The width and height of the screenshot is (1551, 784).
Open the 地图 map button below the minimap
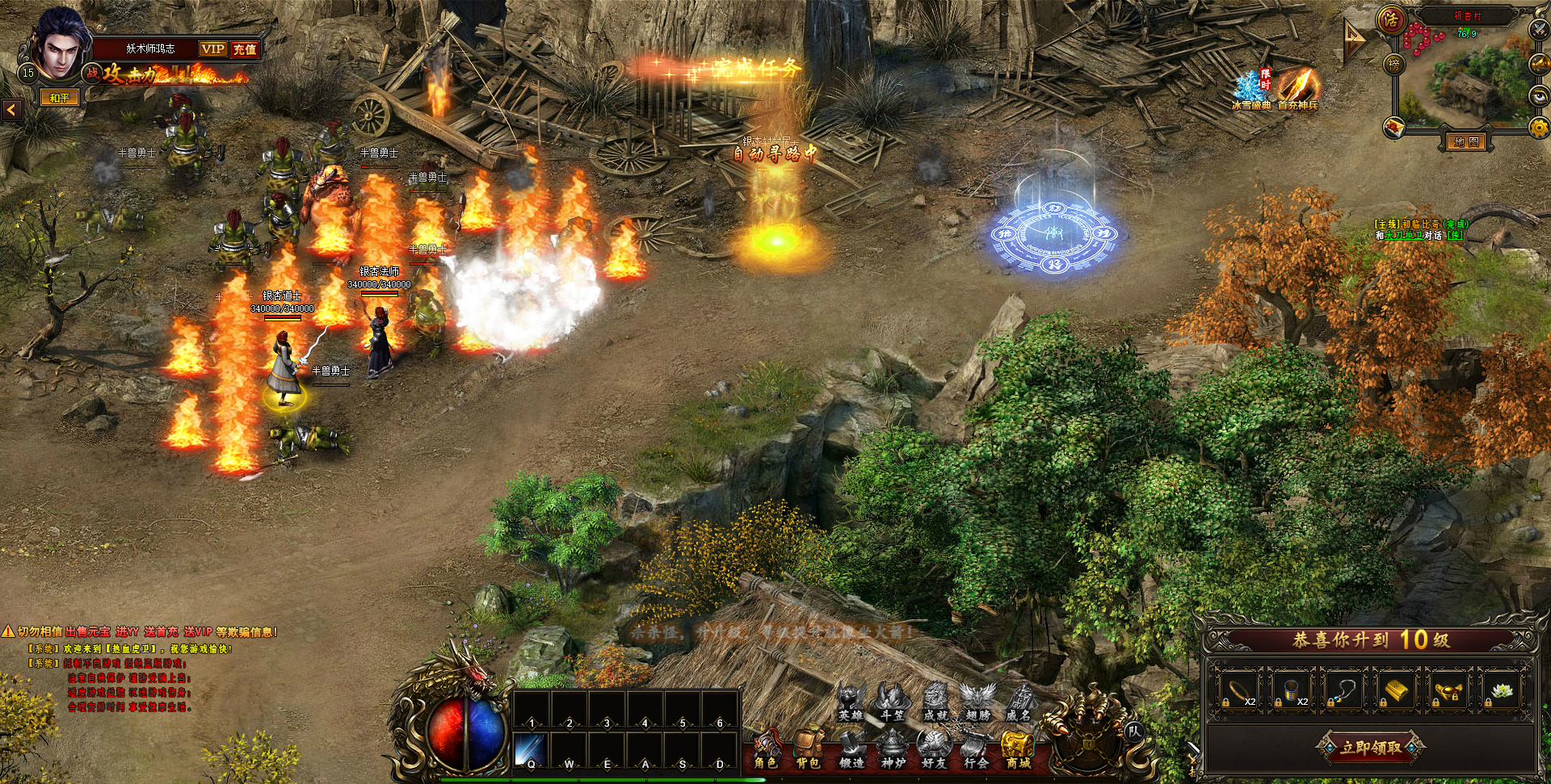click(x=1465, y=142)
